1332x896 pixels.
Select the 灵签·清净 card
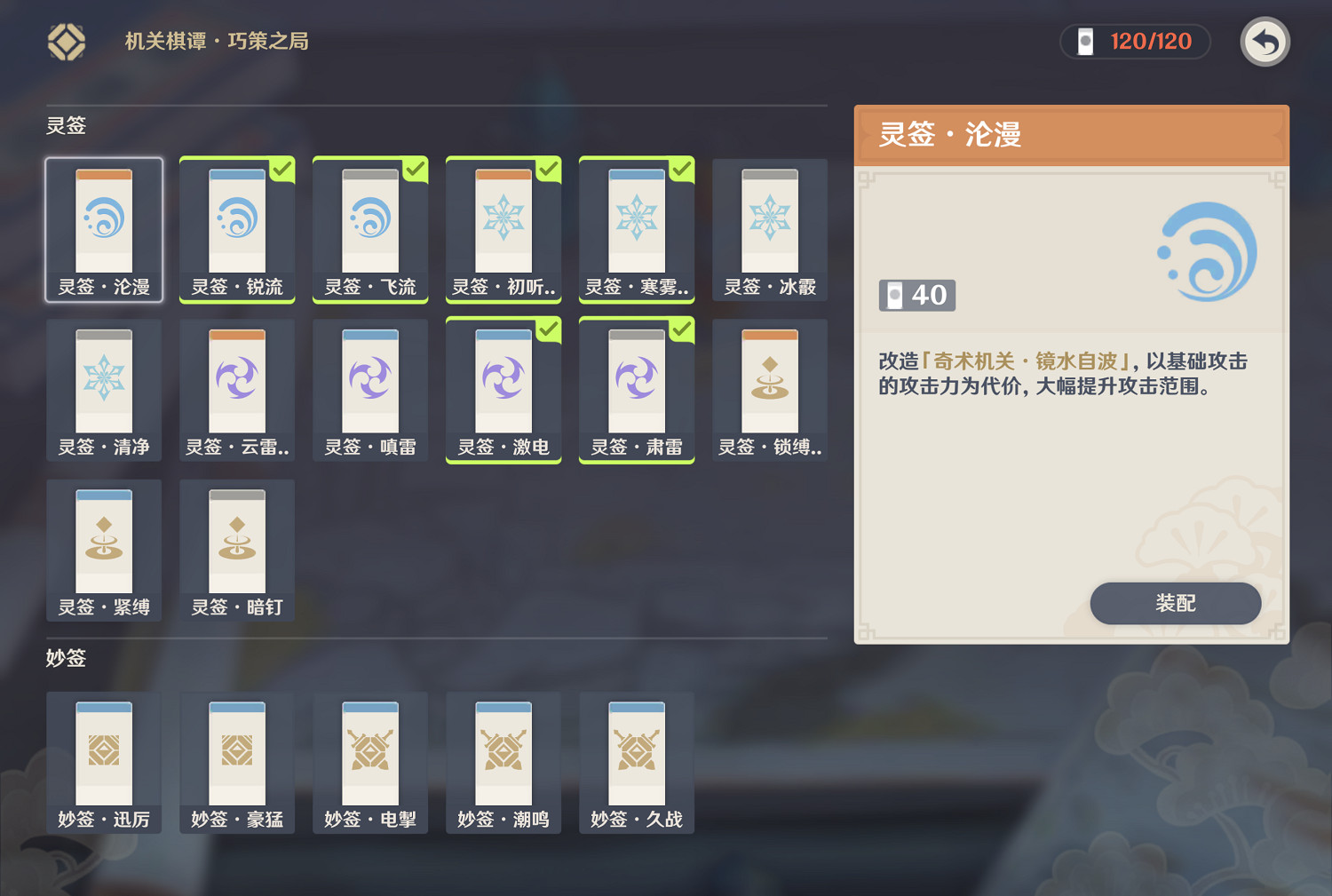[x=104, y=390]
